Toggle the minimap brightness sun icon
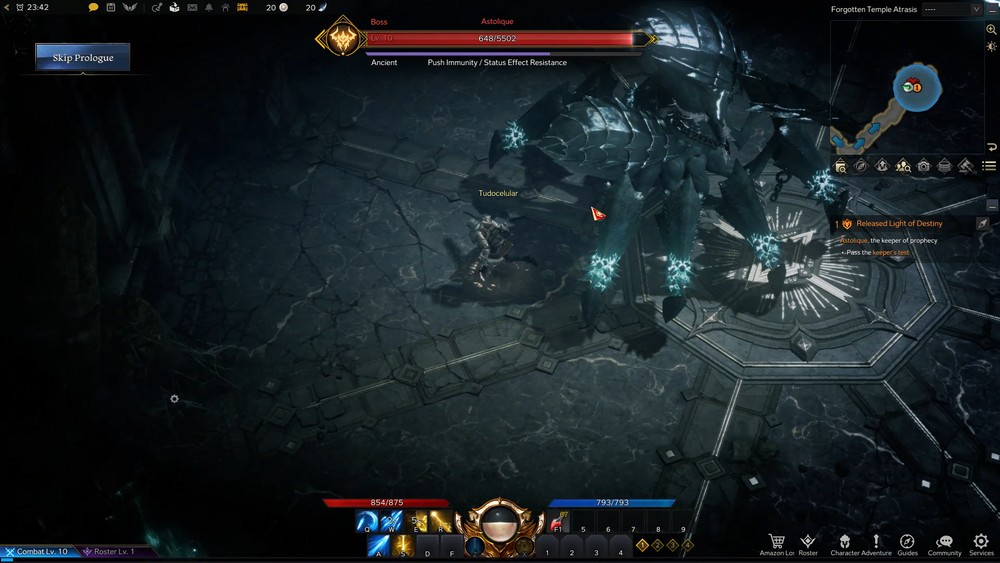 click(991, 46)
